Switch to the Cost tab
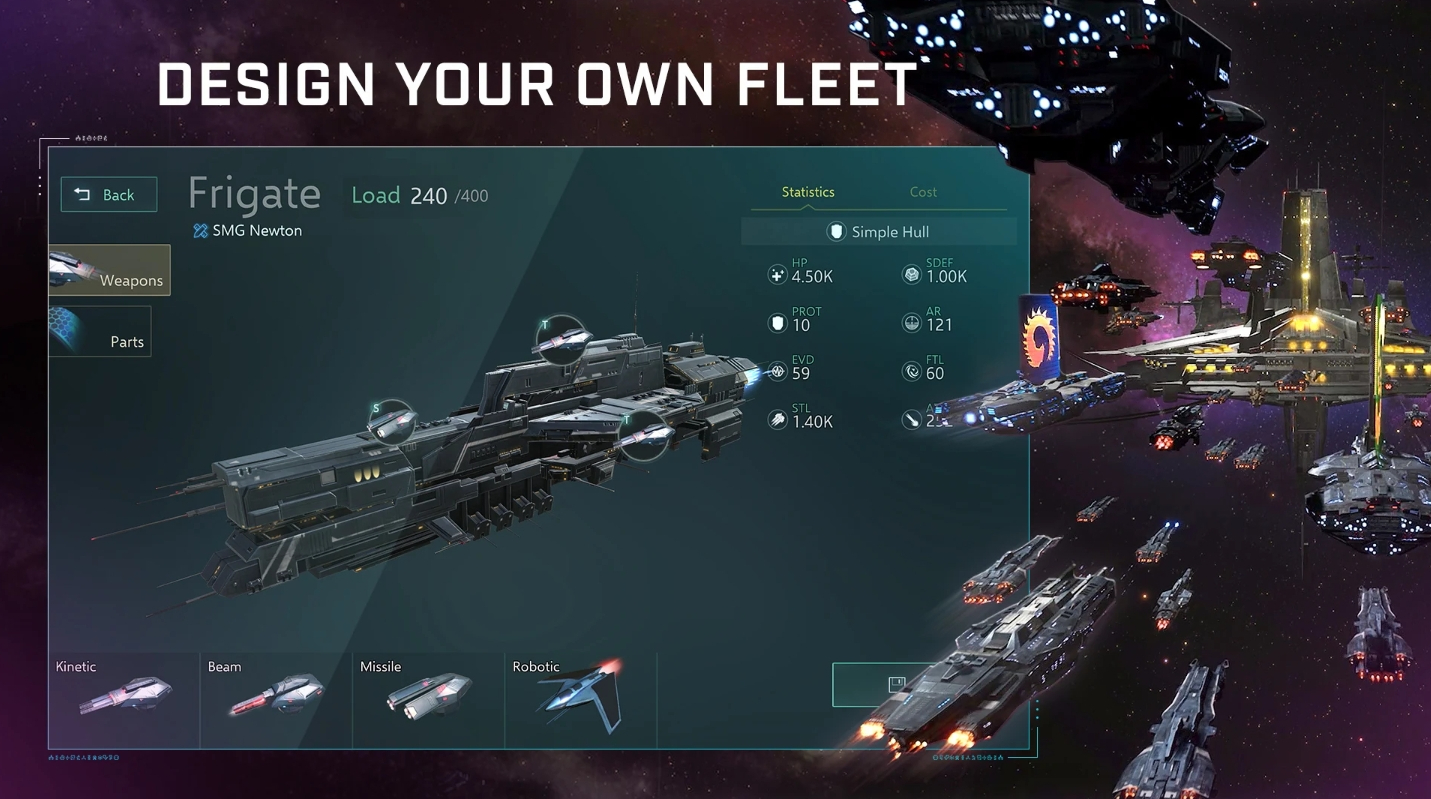 [x=922, y=192]
